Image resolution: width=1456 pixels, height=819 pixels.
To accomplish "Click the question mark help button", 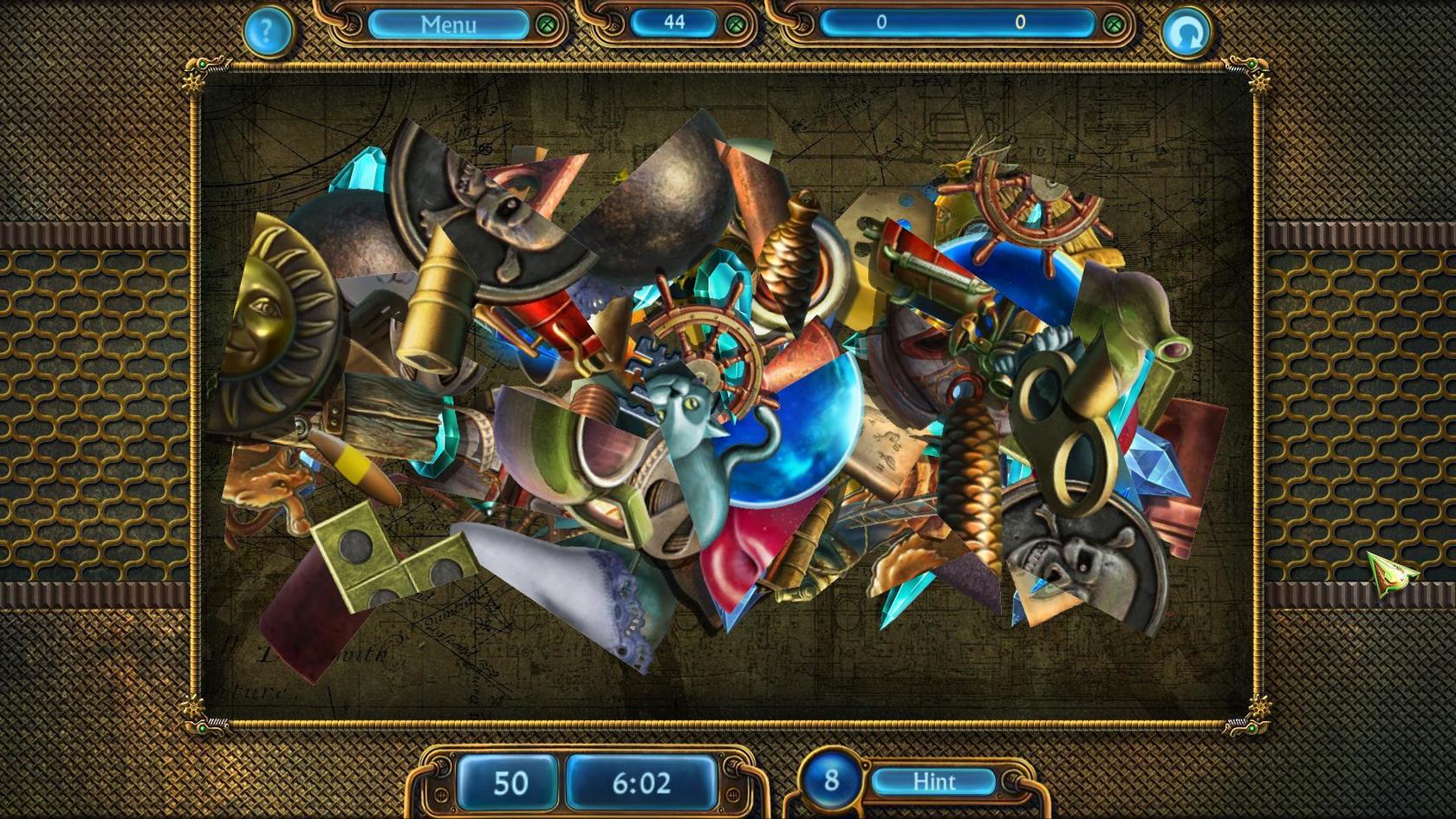I will point(267,32).
